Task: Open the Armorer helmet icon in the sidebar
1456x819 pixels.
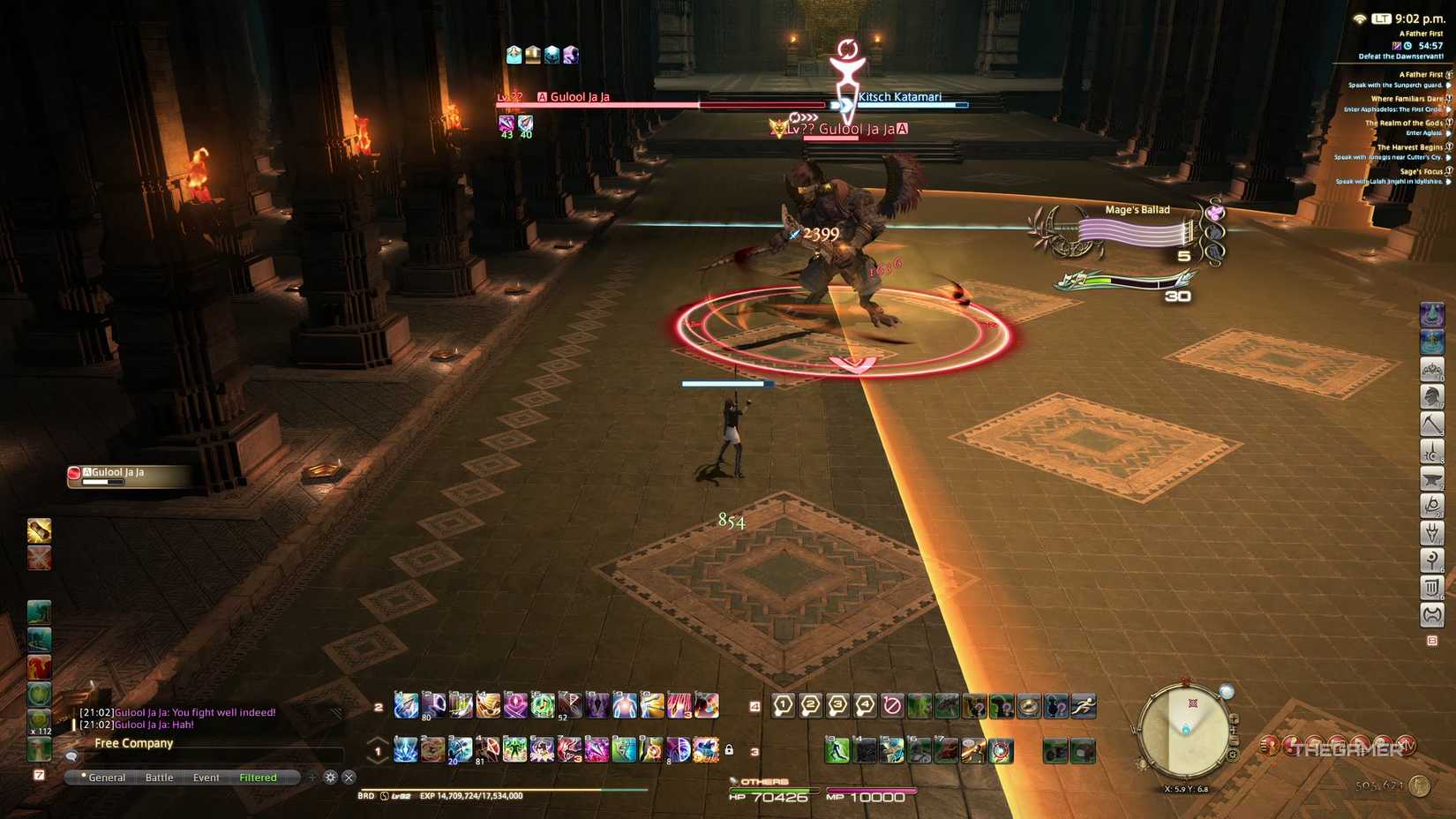Action: click(x=1430, y=396)
